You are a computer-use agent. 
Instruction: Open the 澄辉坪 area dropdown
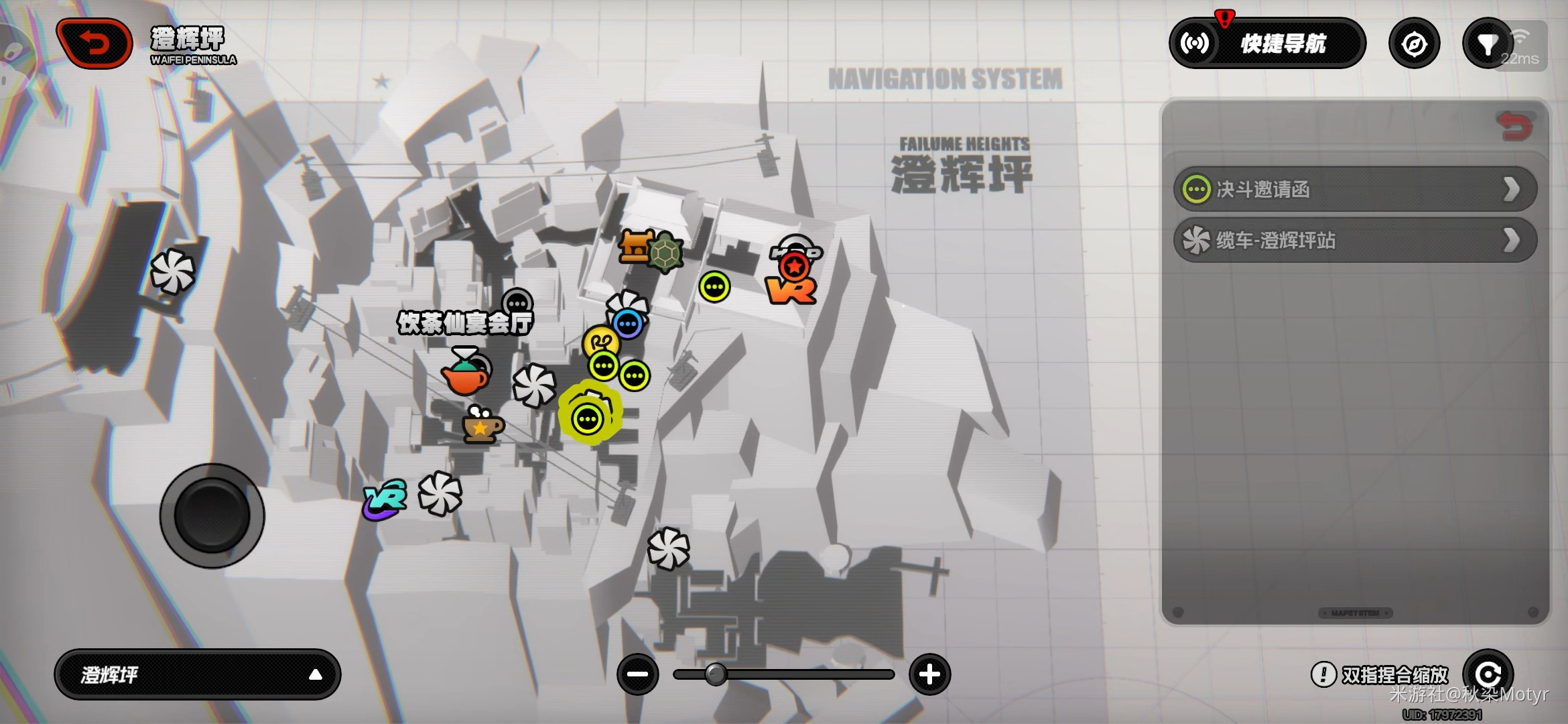tap(198, 674)
